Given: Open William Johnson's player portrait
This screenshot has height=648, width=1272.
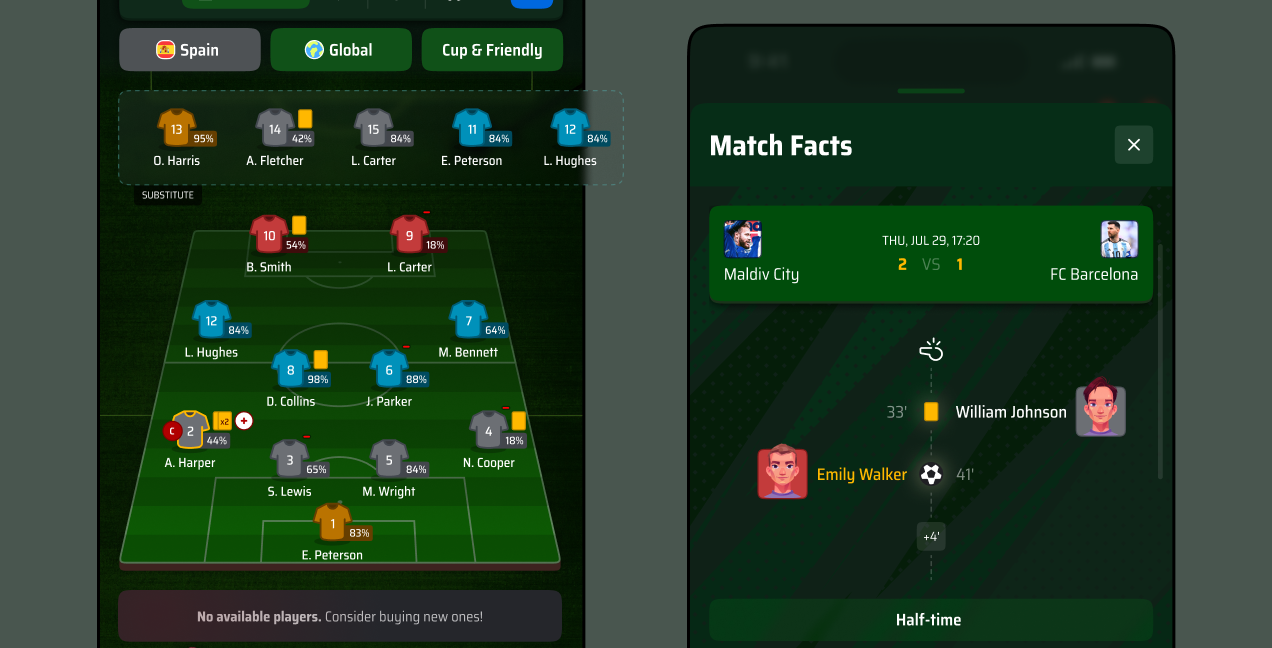Looking at the screenshot, I should [x=1100, y=411].
